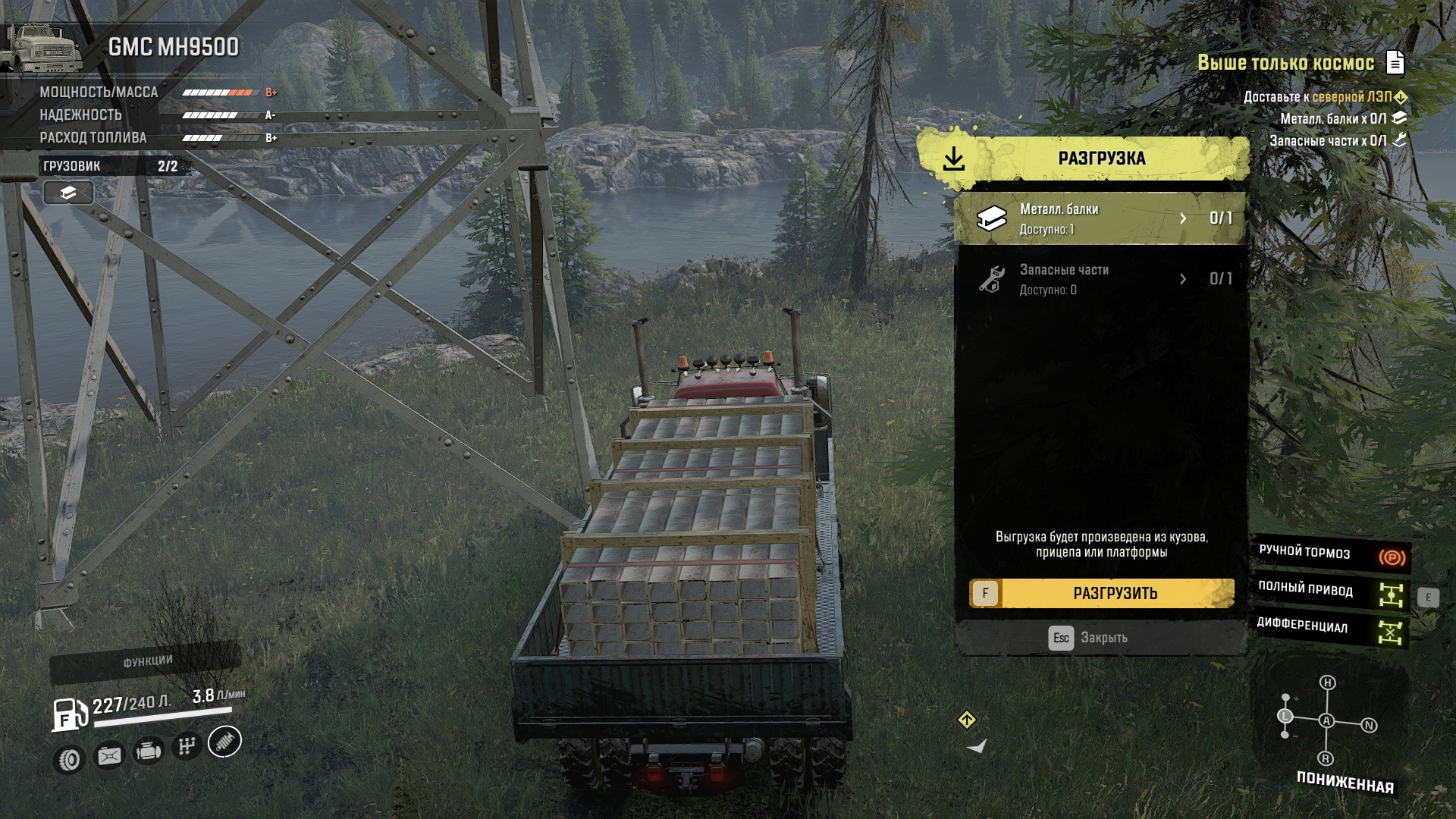Viewport: 1456px width, 819px height.
Task: Click the damaged map status icon
Action: point(108,756)
